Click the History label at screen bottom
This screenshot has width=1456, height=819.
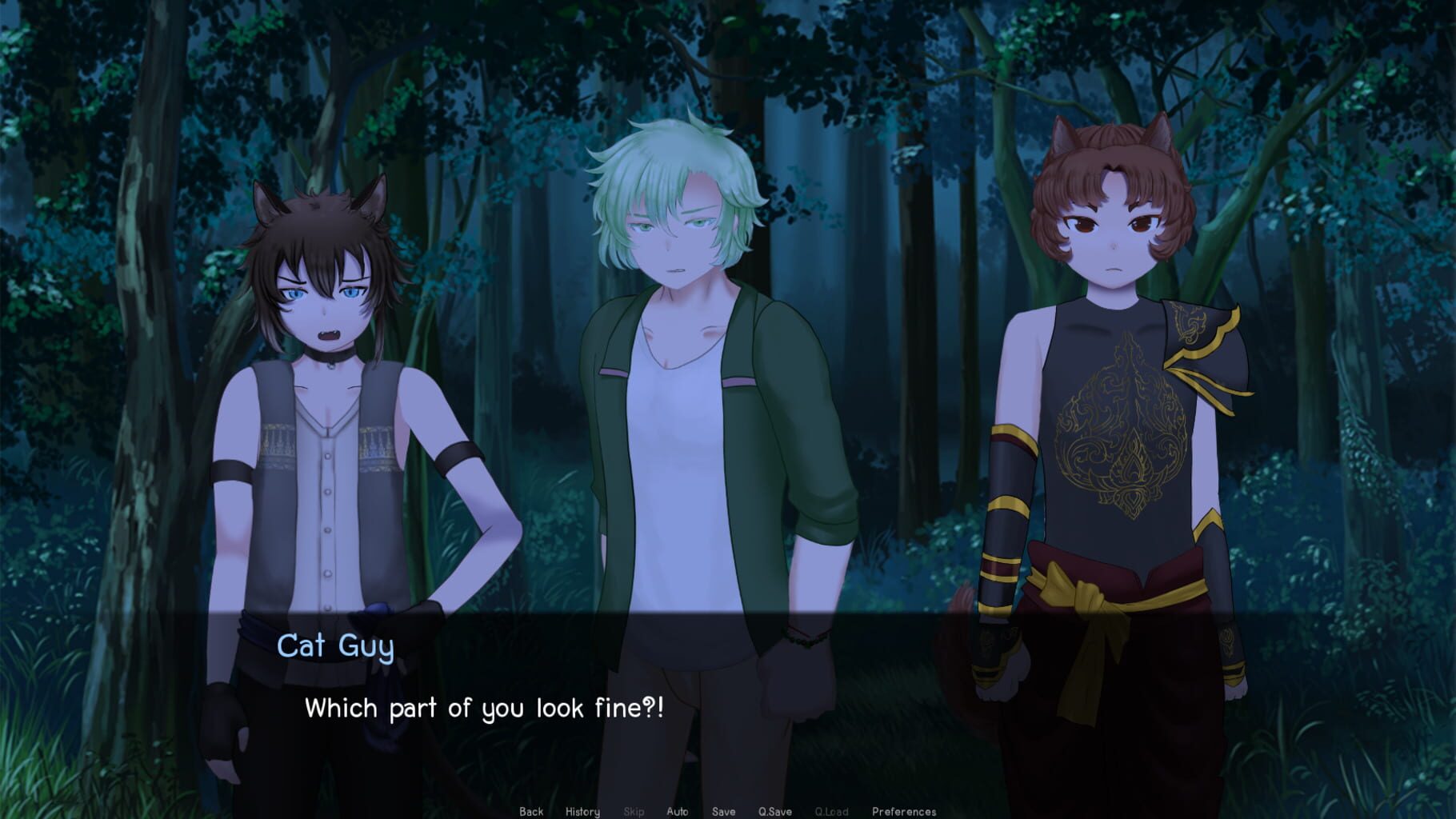click(x=582, y=810)
